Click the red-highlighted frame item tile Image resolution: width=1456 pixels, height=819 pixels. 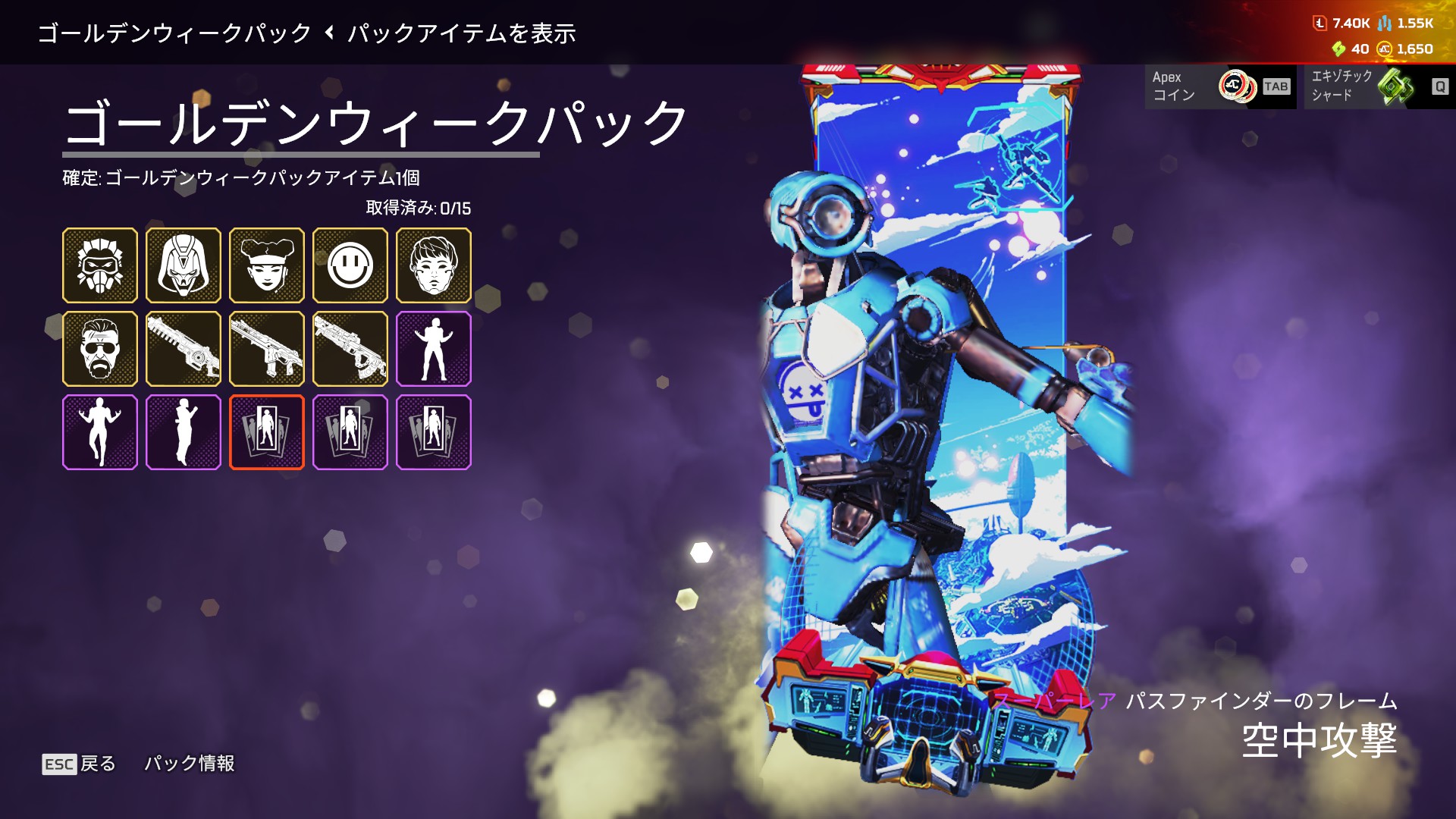coord(267,432)
